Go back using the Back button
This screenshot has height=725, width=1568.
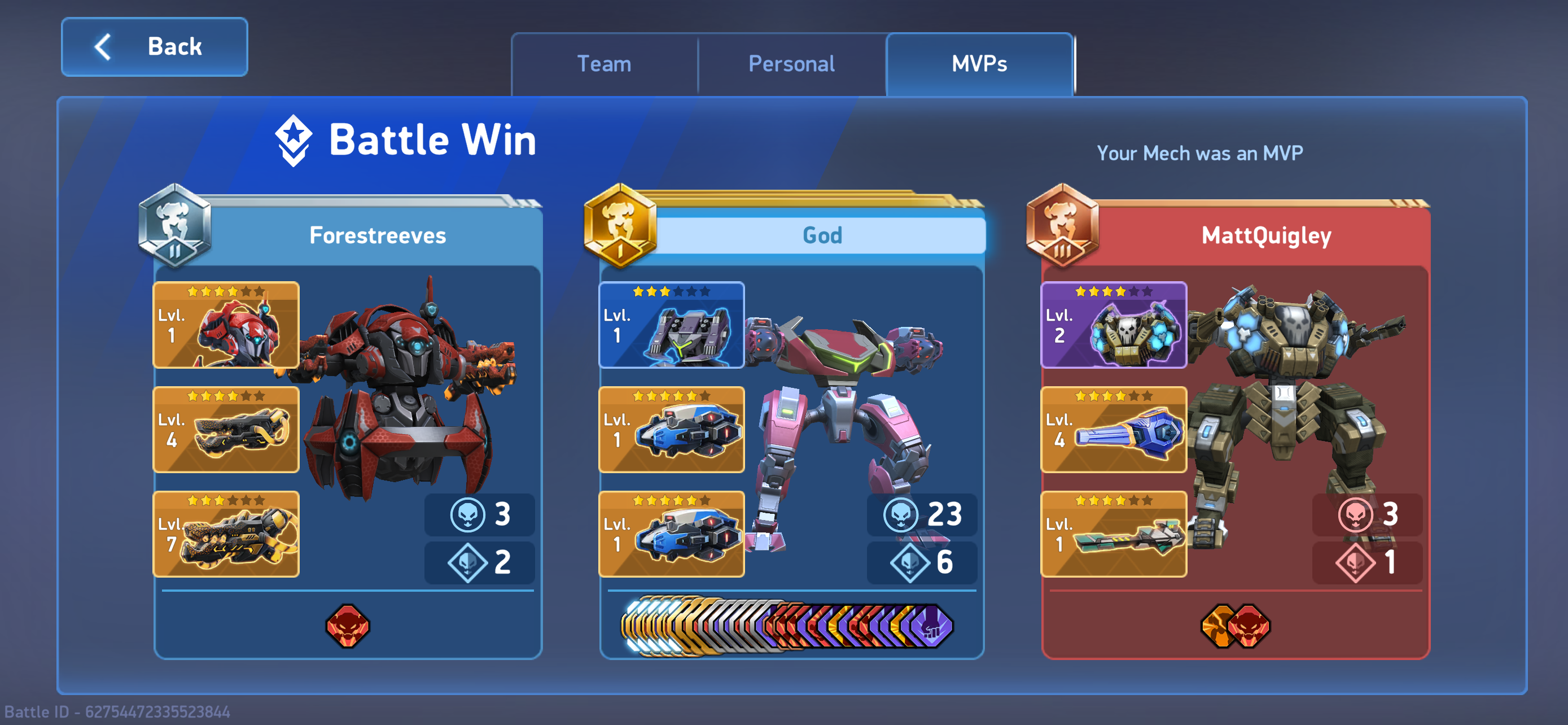pos(155,47)
